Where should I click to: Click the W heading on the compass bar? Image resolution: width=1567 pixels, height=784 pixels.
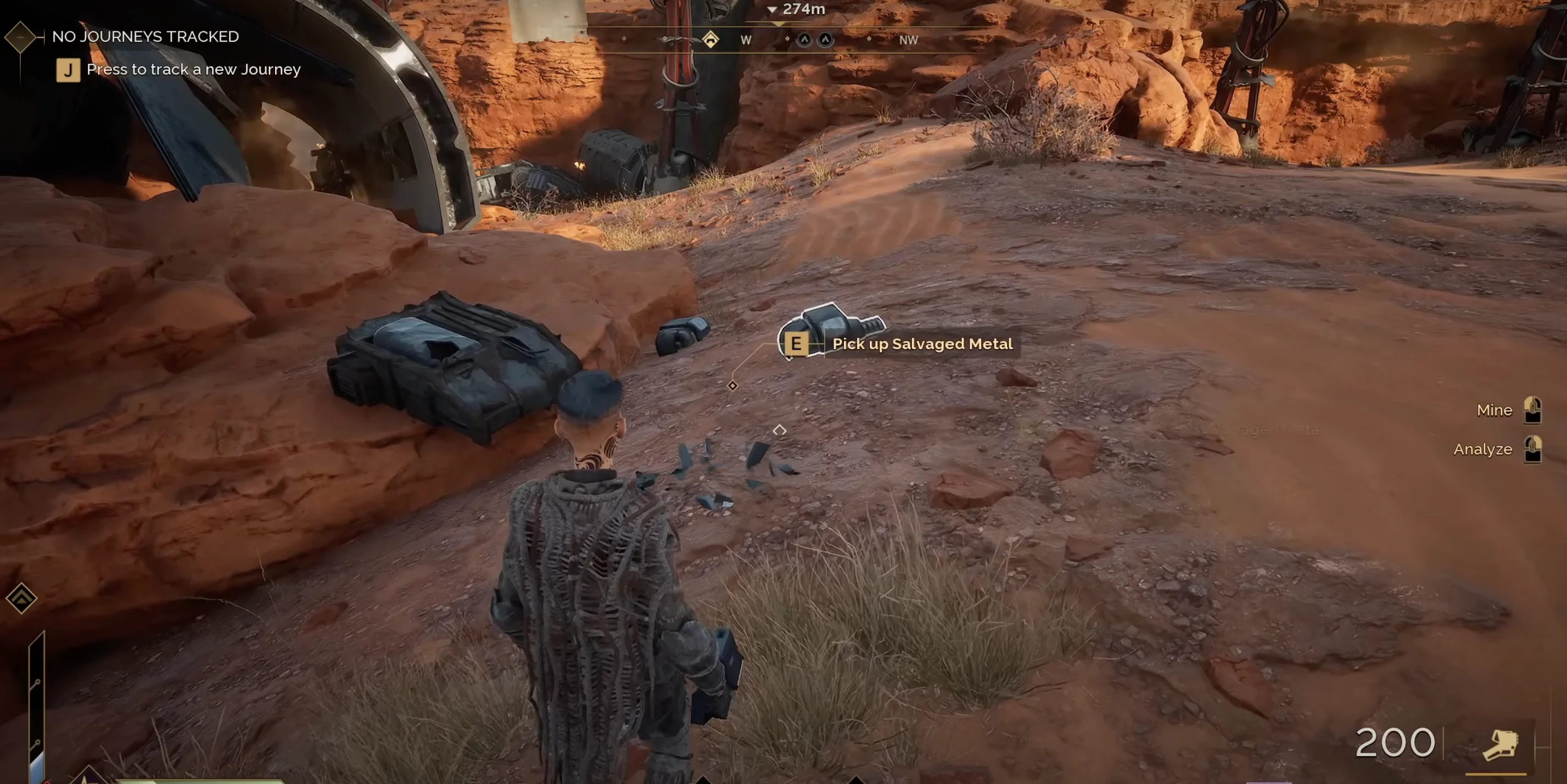(746, 40)
